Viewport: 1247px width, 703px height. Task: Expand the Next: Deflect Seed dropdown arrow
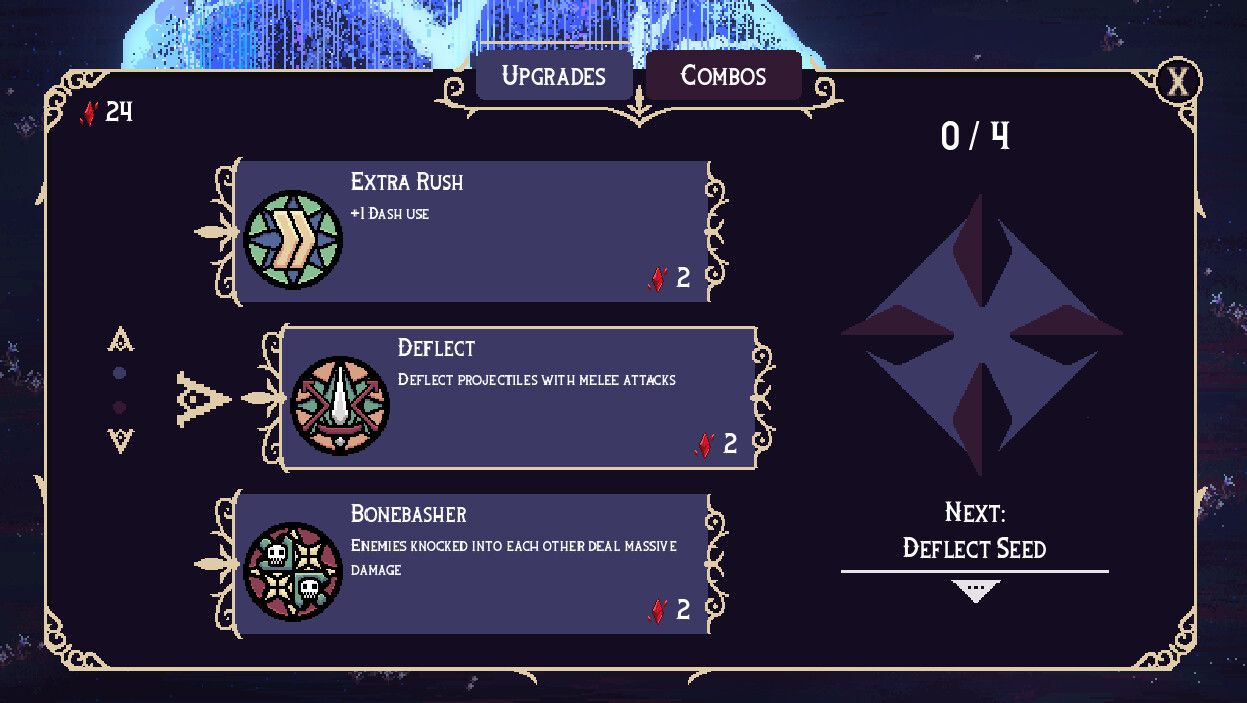(x=975, y=592)
